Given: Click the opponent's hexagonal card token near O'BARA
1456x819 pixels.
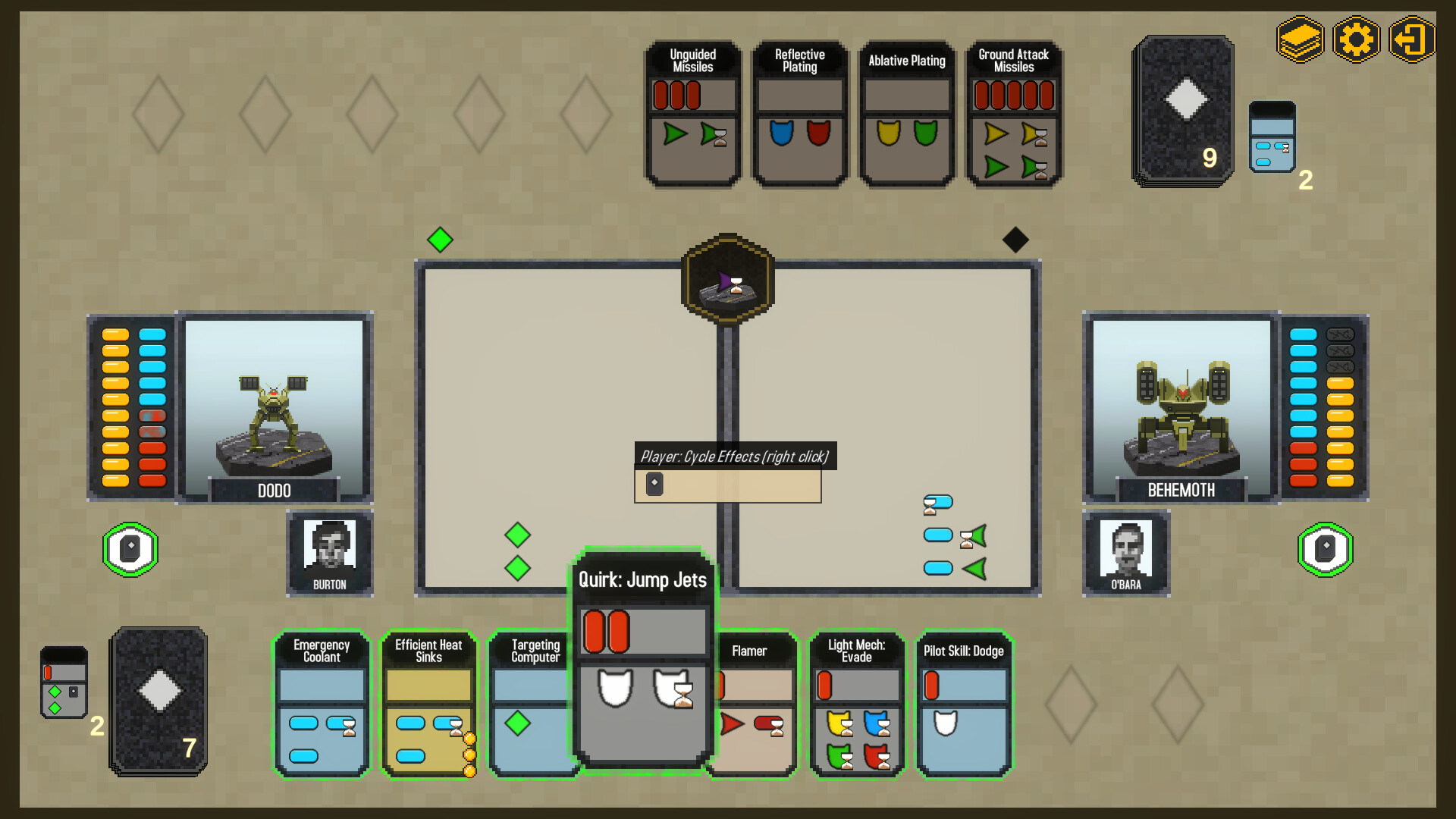Looking at the screenshot, I should pyautogui.click(x=1326, y=550).
